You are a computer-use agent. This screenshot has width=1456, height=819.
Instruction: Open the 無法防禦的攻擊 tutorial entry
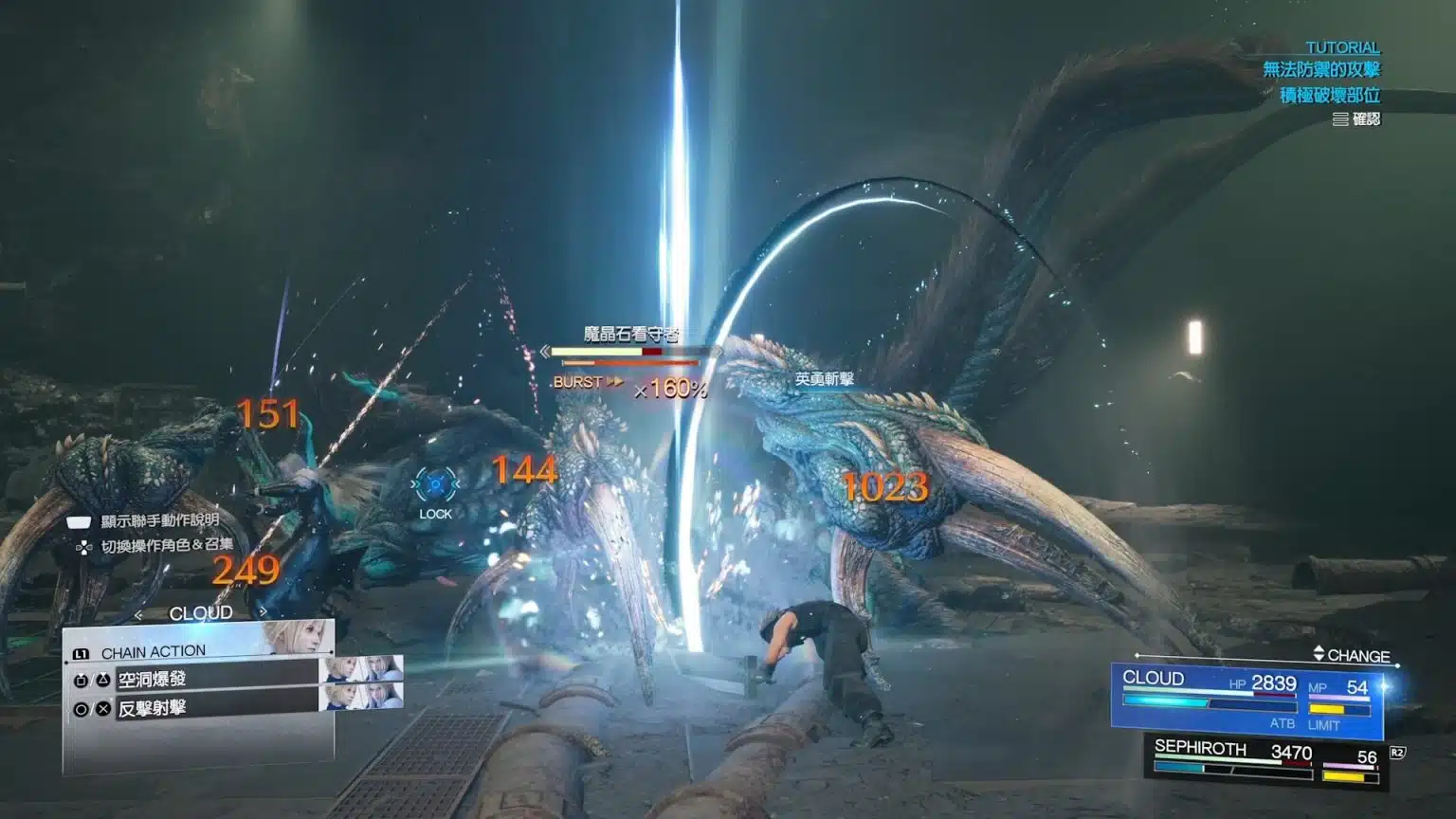click(x=1320, y=70)
